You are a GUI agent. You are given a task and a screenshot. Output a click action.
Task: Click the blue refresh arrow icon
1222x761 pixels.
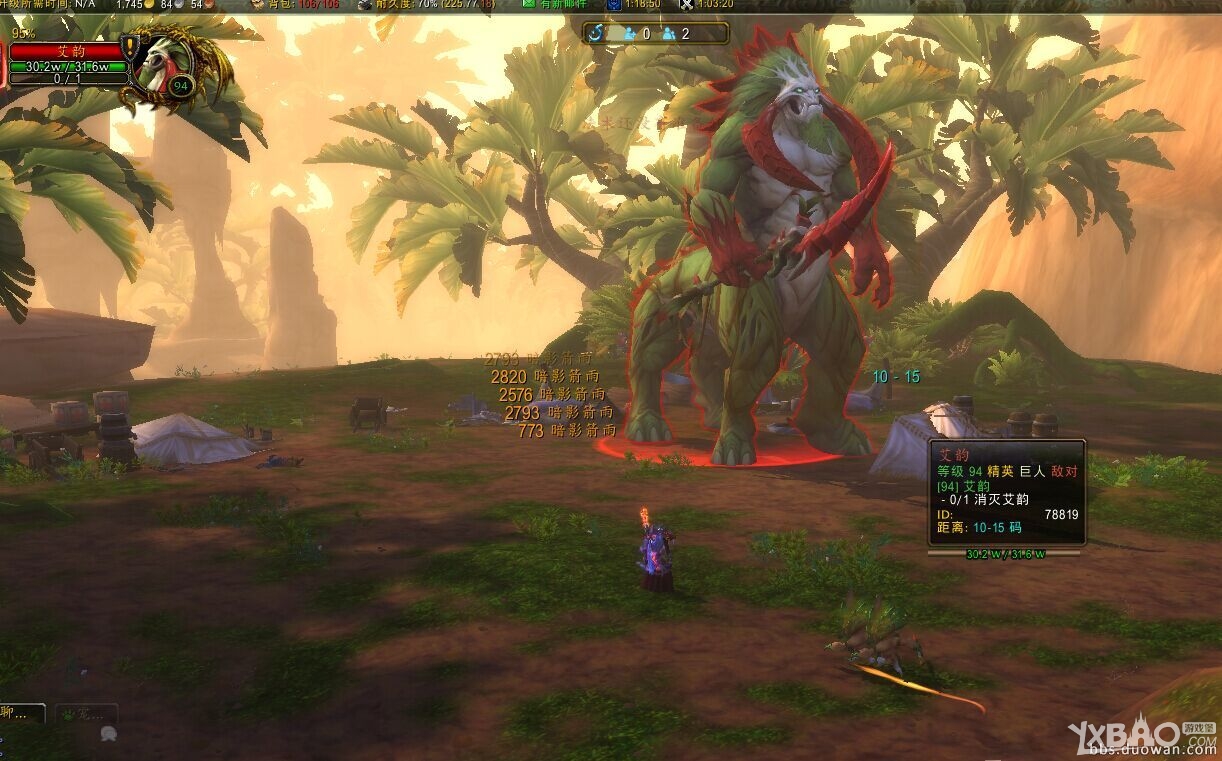597,33
